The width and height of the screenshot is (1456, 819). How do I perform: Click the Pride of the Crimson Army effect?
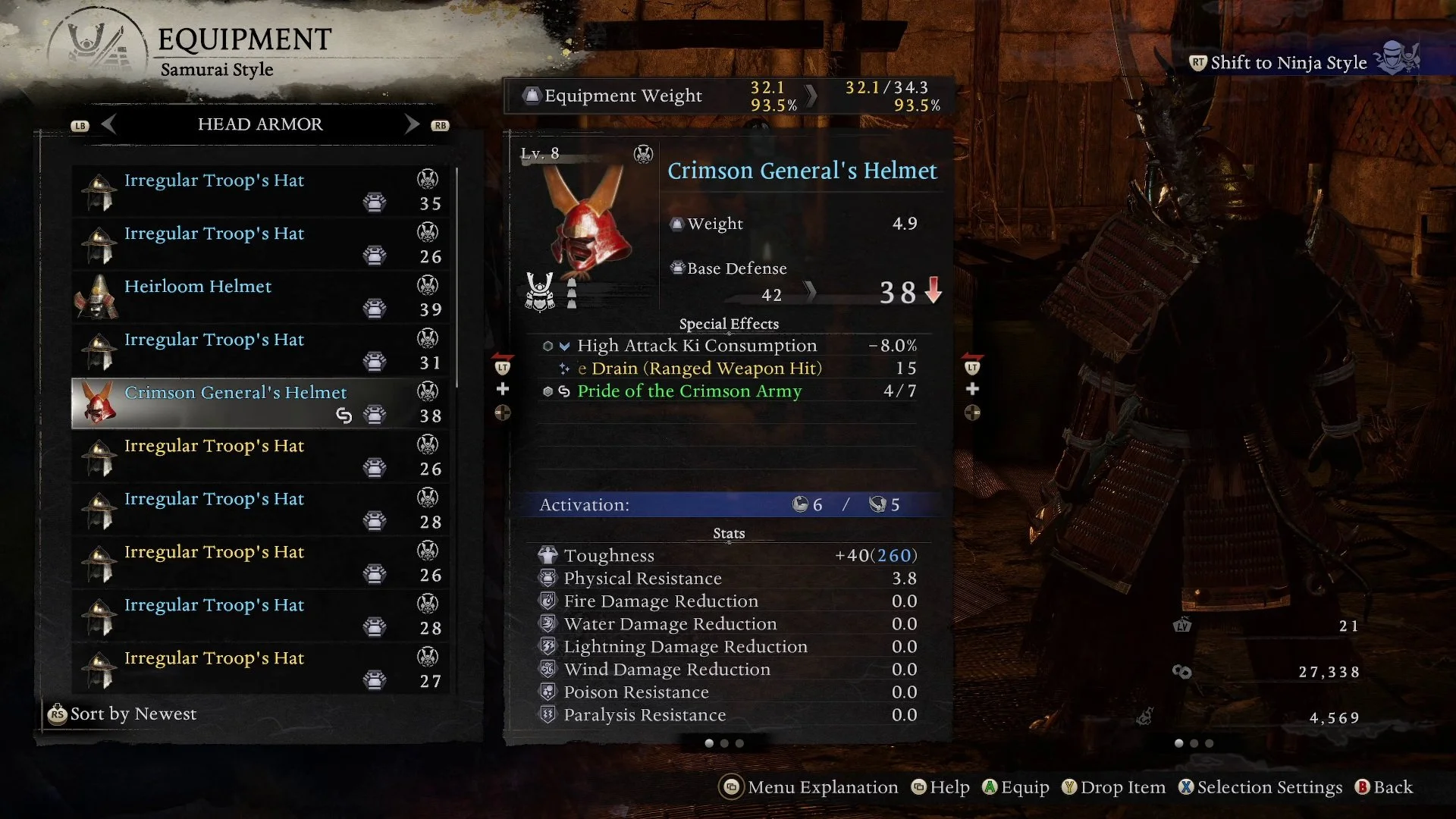point(689,391)
